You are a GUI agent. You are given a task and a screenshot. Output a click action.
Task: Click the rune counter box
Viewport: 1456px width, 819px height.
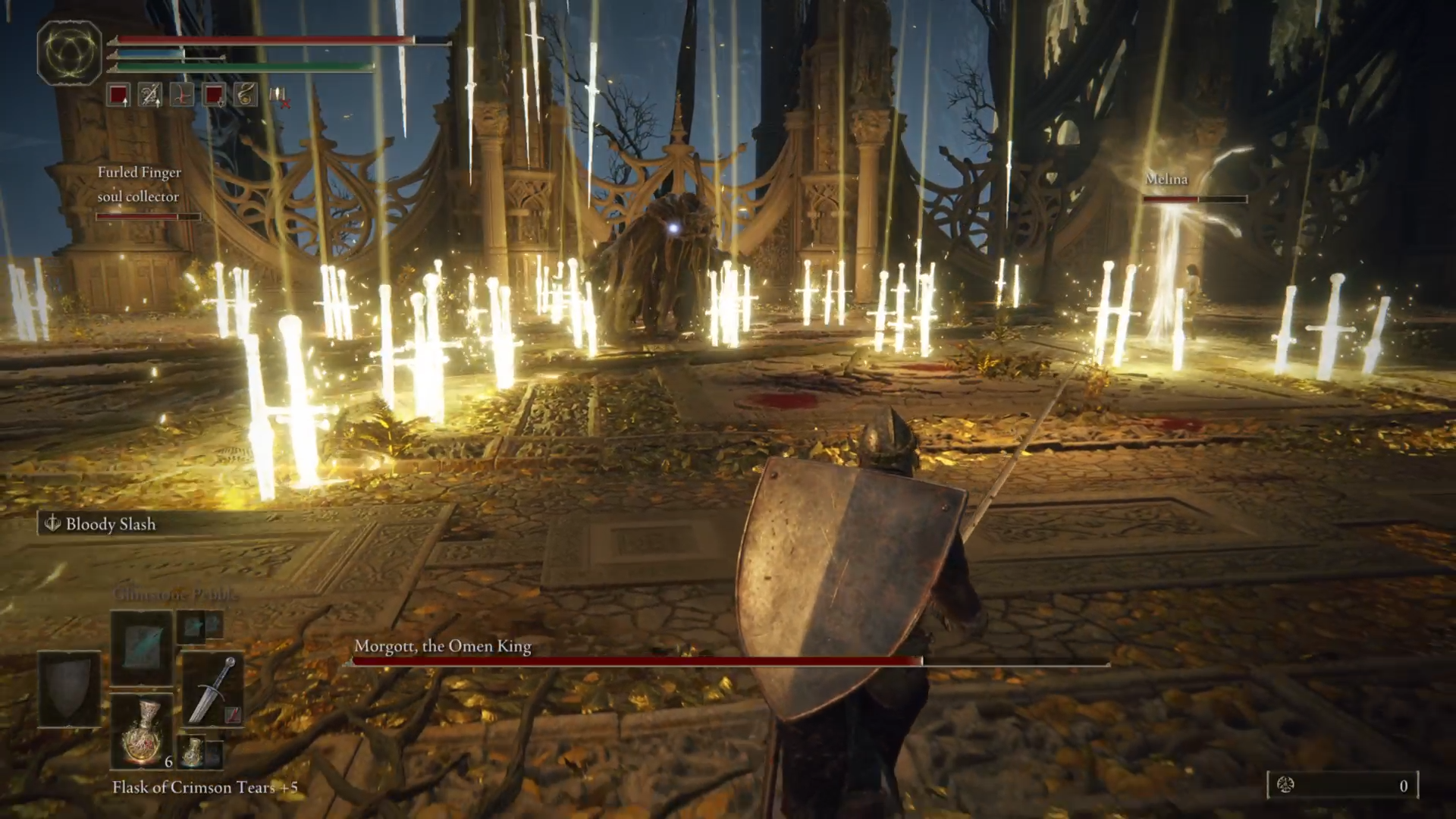pyautogui.click(x=1342, y=786)
